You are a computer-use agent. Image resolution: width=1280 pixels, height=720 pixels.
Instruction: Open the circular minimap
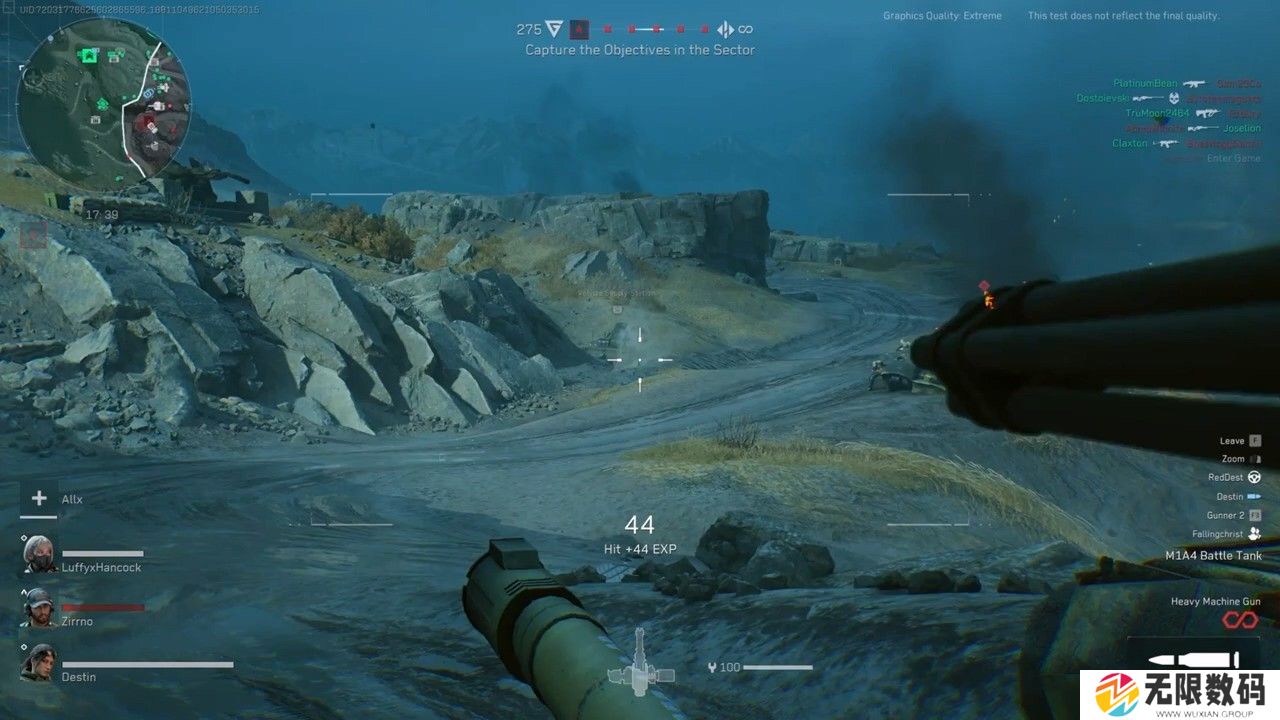103,104
